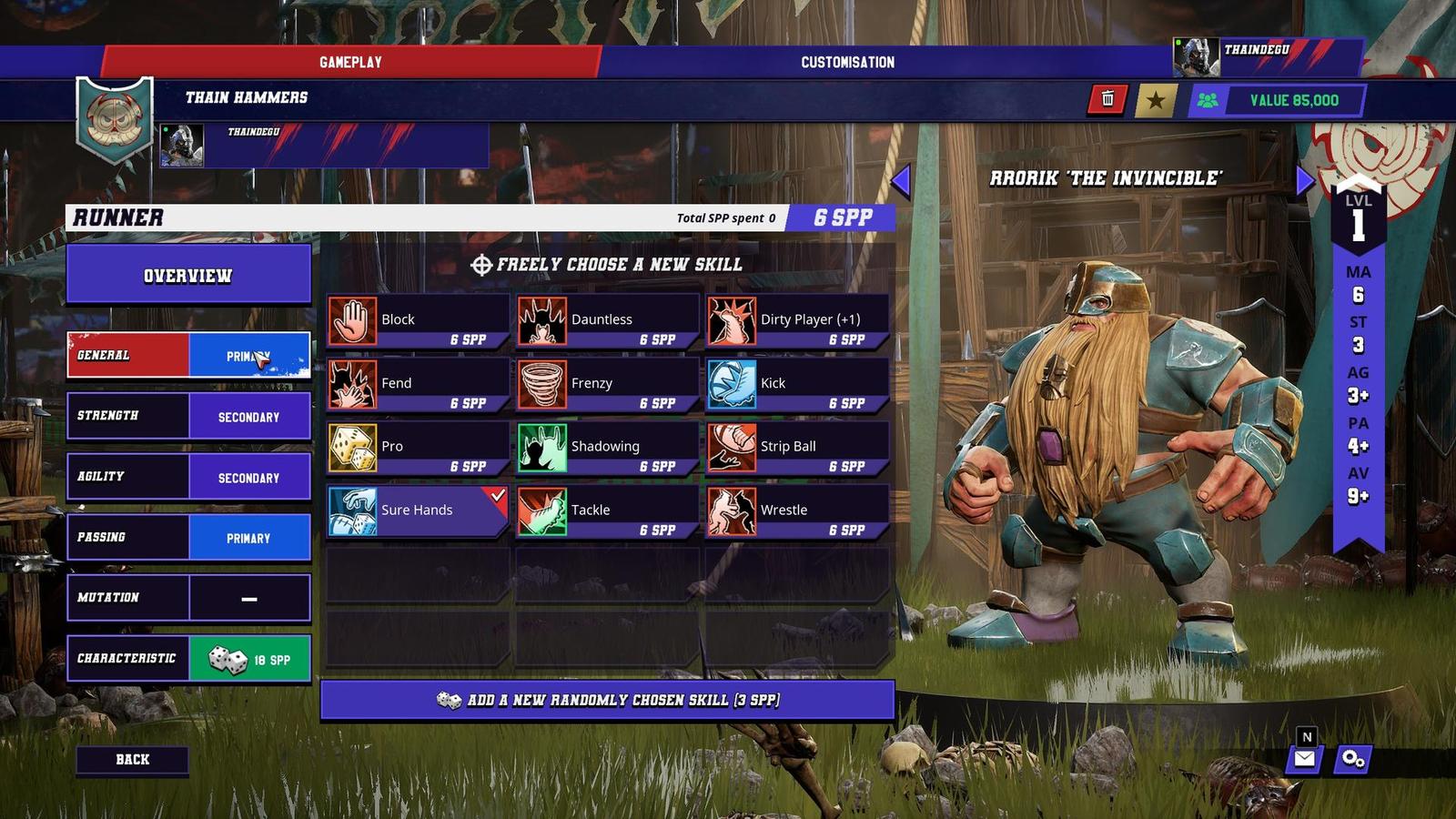Switch to the Customisation tab
1456x819 pixels.
click(847, 62)
